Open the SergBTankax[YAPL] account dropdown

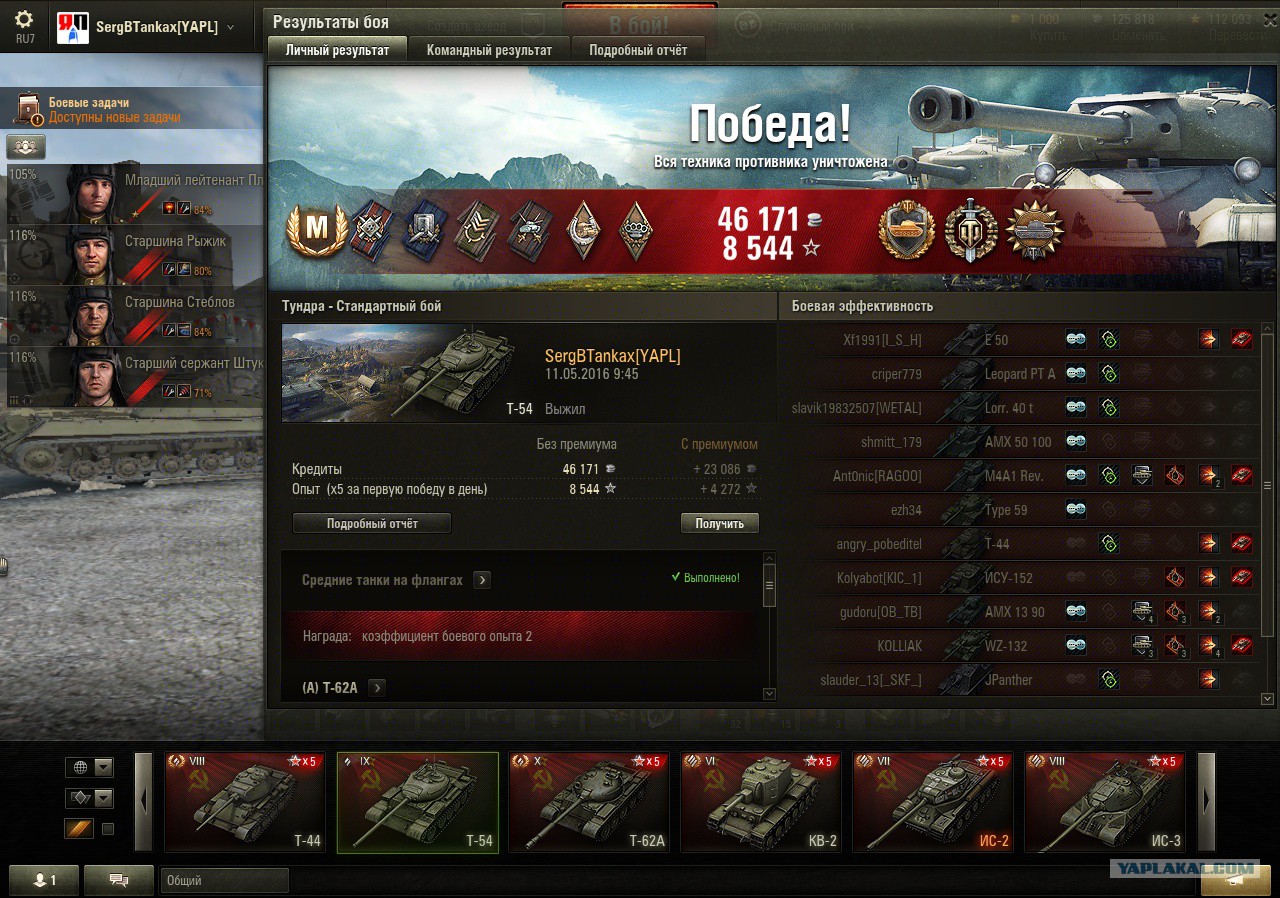tap(231, 27)
